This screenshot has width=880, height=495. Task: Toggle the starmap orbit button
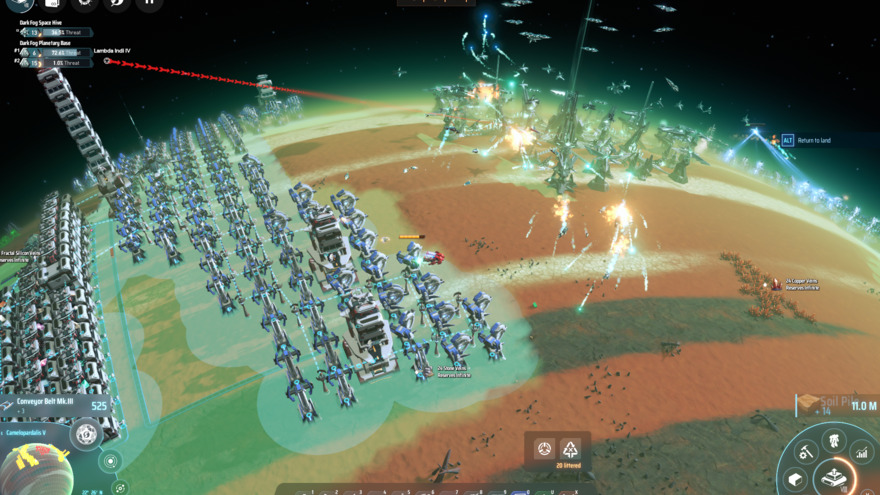pos(120,487)
